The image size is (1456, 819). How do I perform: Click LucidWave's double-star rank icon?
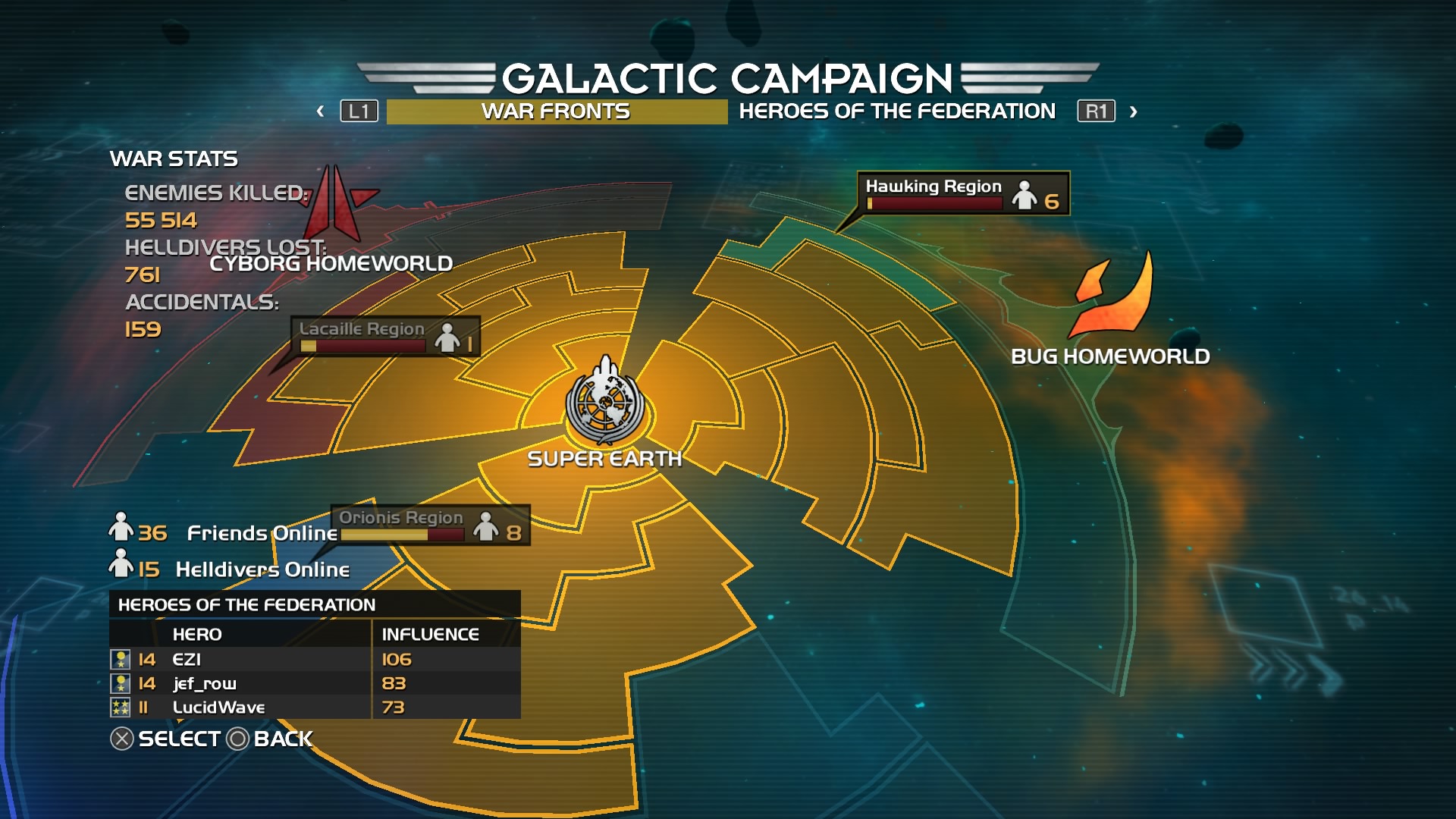[120, 708]
